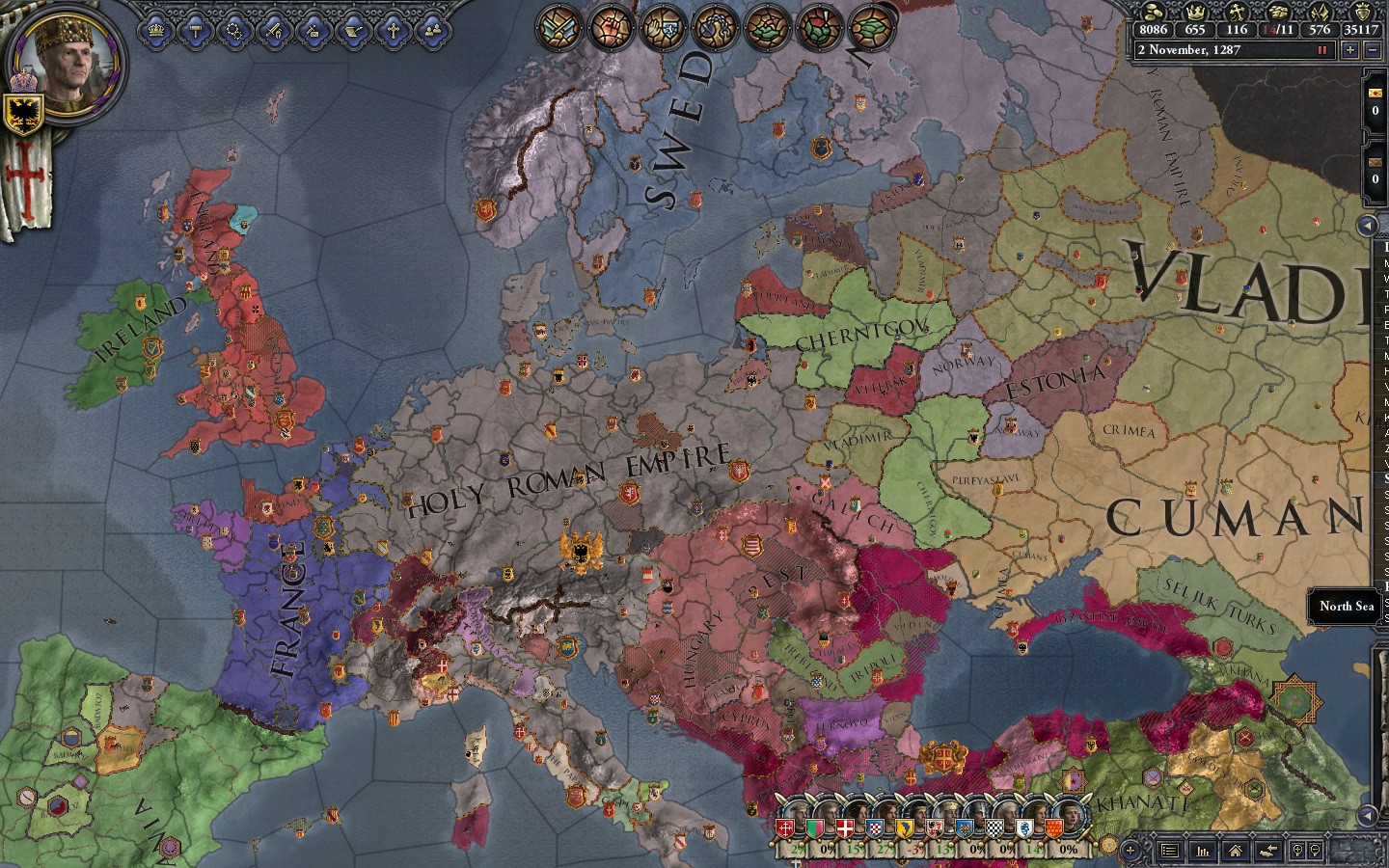Toggle pause next to the date

coord(1322,50)
